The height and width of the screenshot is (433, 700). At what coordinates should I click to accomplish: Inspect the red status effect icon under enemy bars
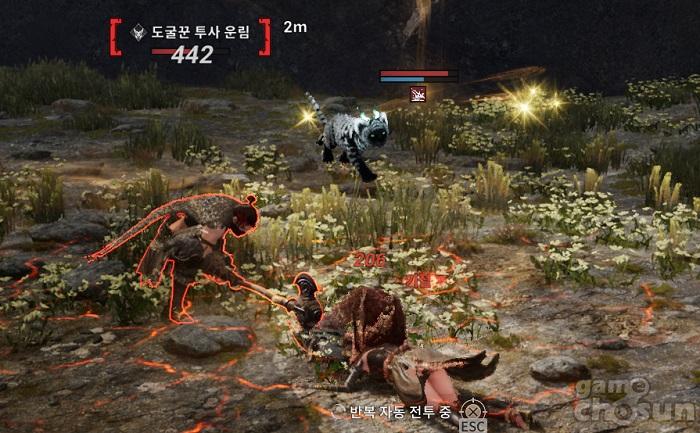[x=415, y=94]
